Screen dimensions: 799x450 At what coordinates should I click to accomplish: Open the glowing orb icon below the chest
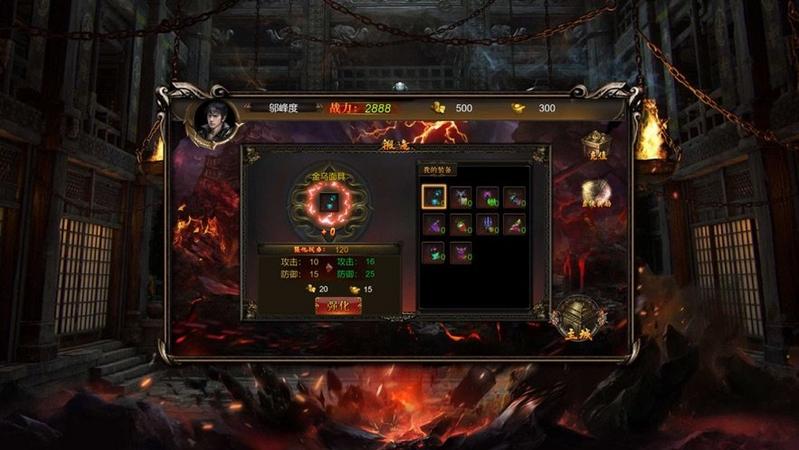click(x=597, y=193)
